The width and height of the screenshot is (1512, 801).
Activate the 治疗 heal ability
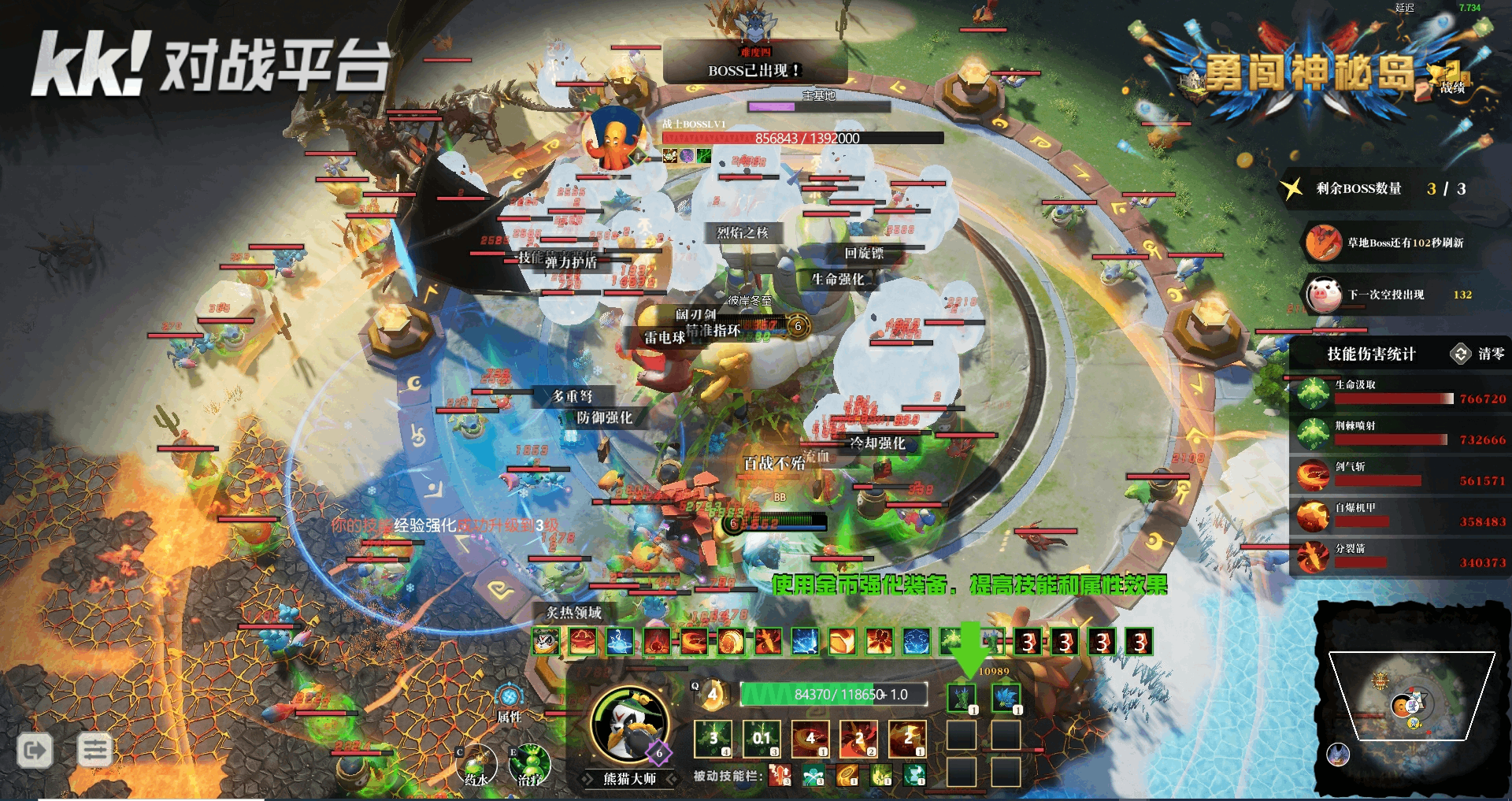pyautogui.click(x=530, y=762)
